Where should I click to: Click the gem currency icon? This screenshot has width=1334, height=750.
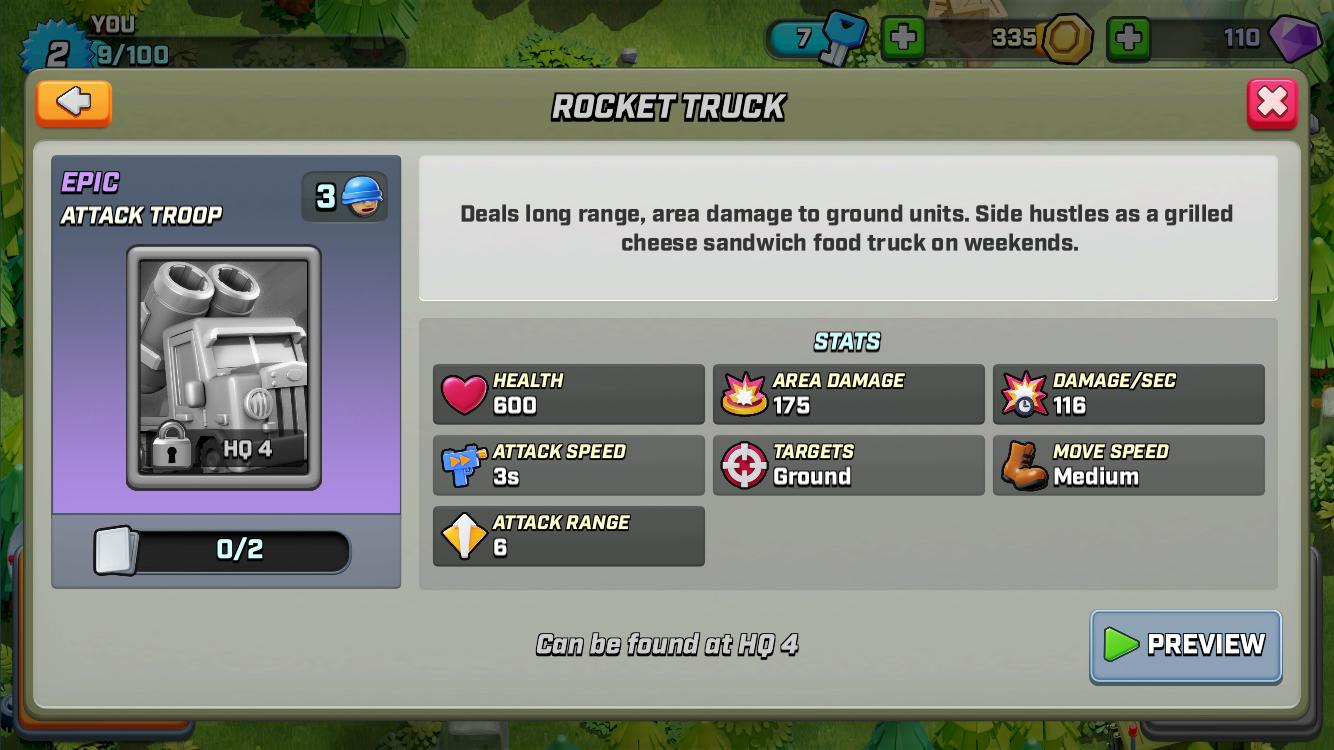tap(1295, 39)
